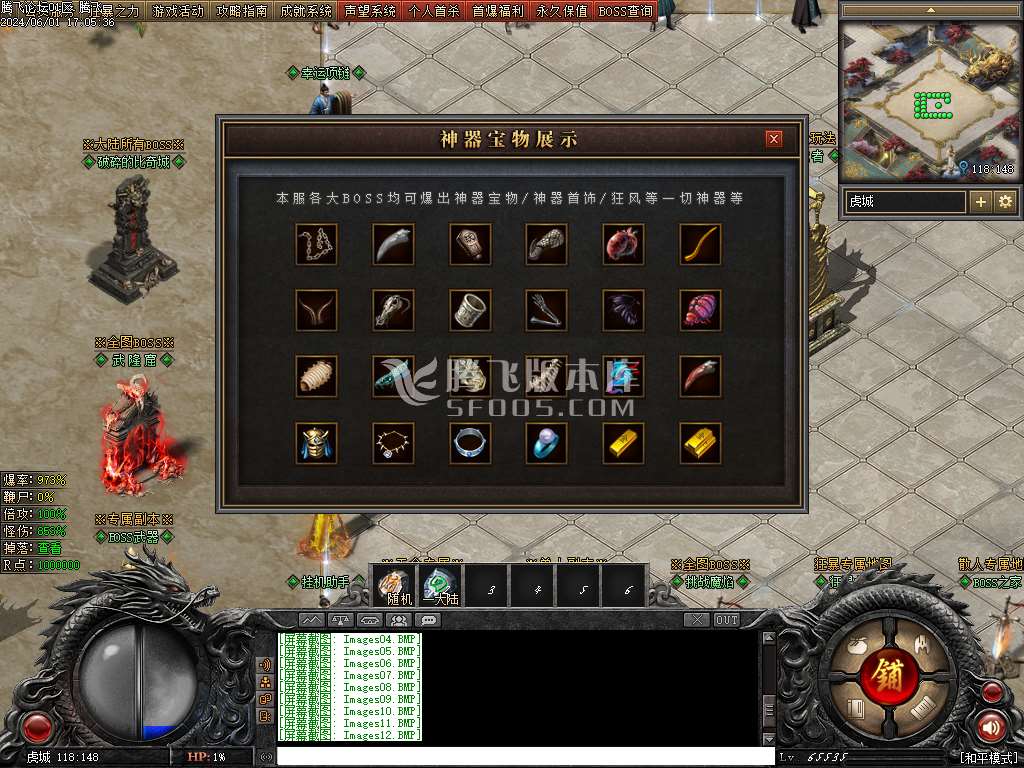Open the gear settings next to the map name
The image size is (1024, 768).
1005,201
